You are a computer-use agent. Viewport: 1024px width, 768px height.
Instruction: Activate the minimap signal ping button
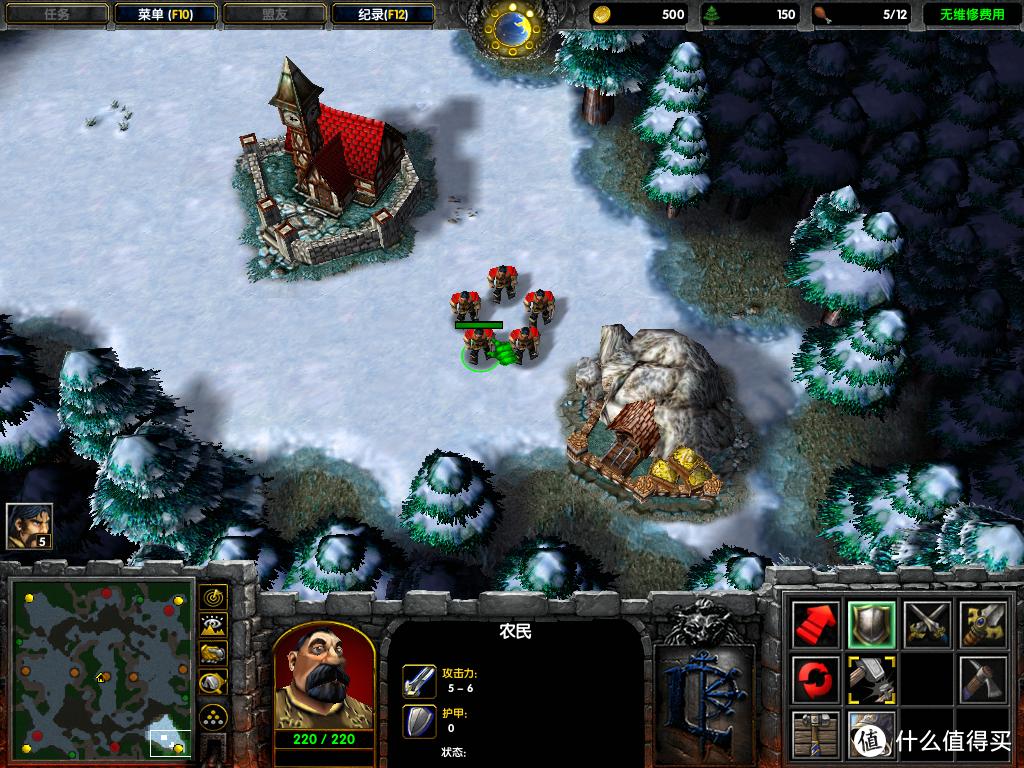[213, 598]
